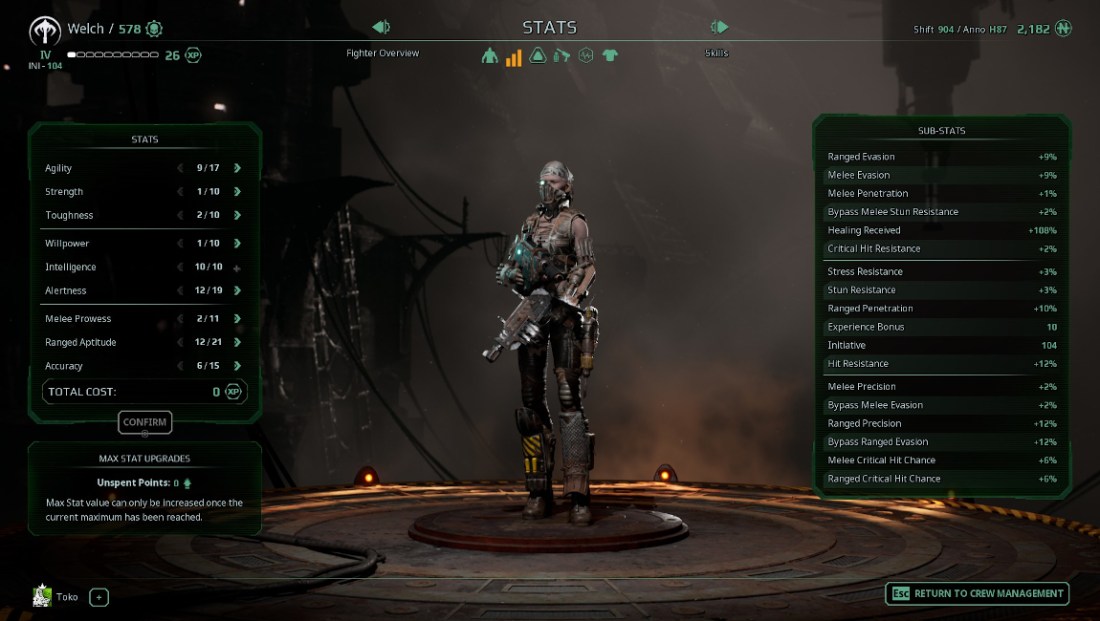Add a point to Accuracy
The height and width of the screenshot is (621, 1100).
pyautogui.click(x=237, y=366)
